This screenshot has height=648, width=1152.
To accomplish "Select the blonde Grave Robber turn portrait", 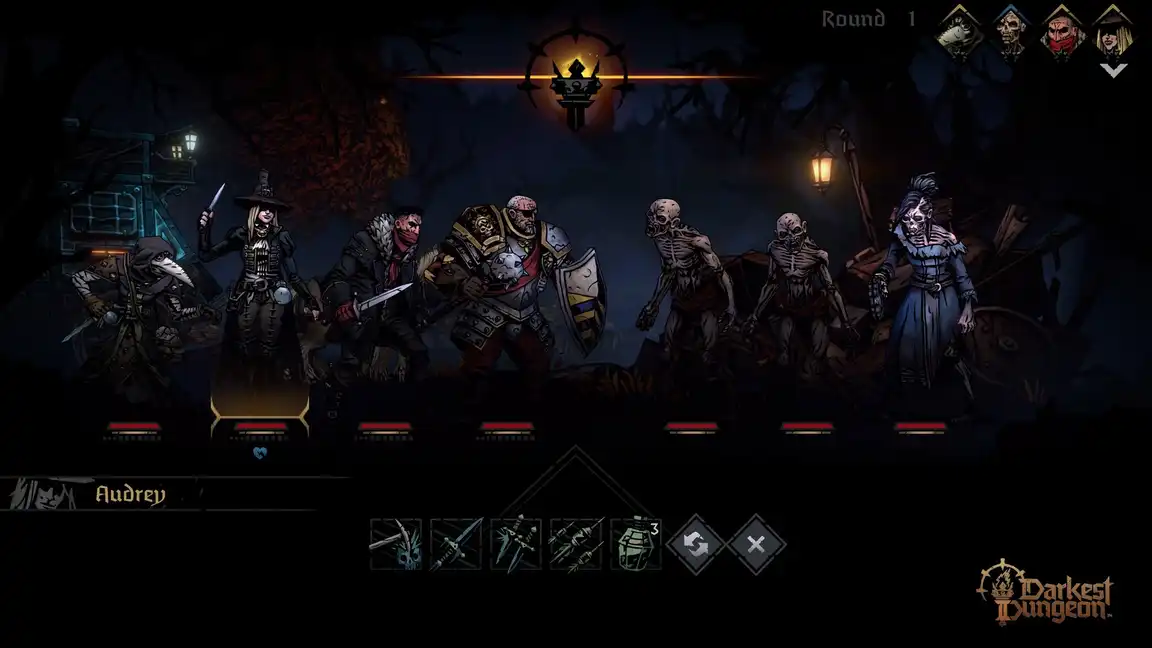I will coord(1113,30).
